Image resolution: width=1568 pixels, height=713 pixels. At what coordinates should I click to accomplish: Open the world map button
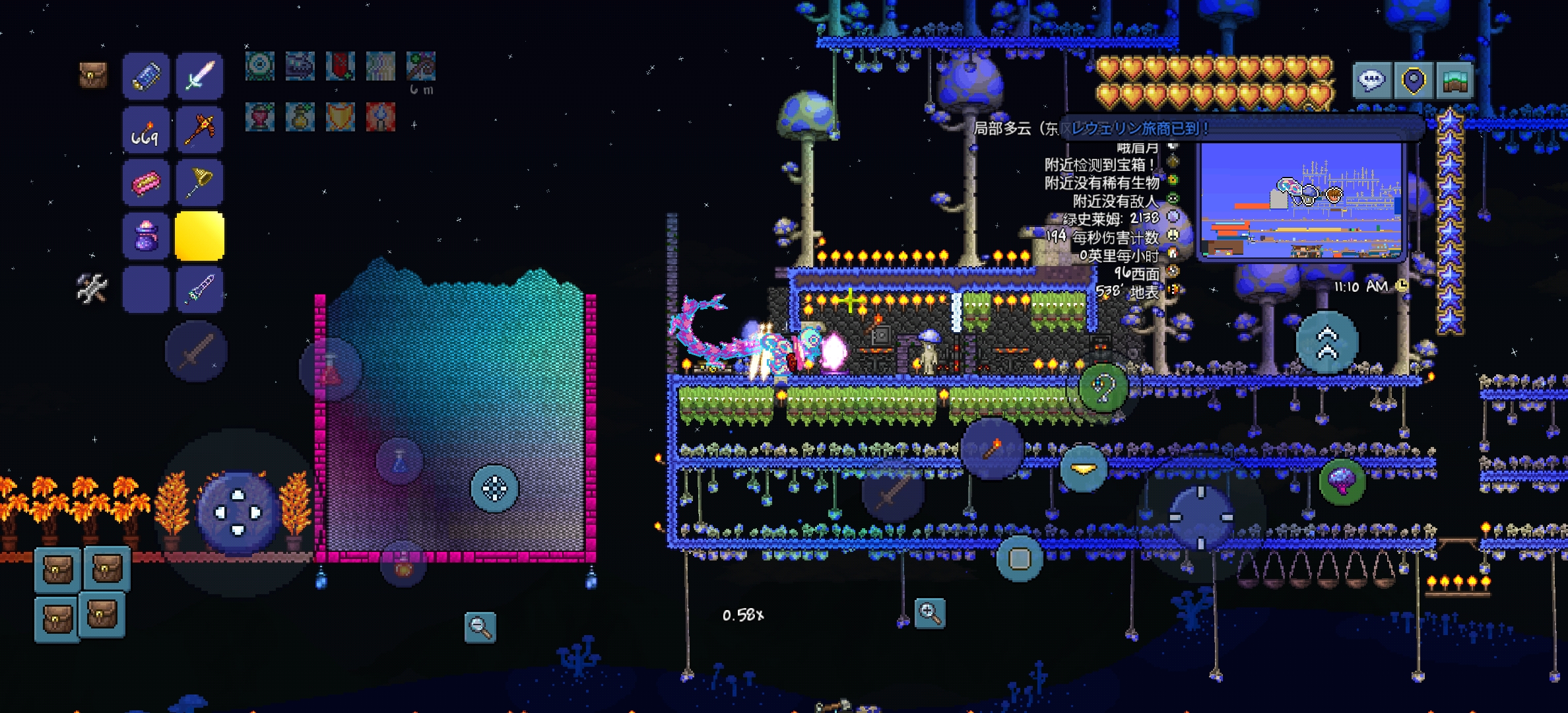pyautogui.click(x=1454, y=81)
